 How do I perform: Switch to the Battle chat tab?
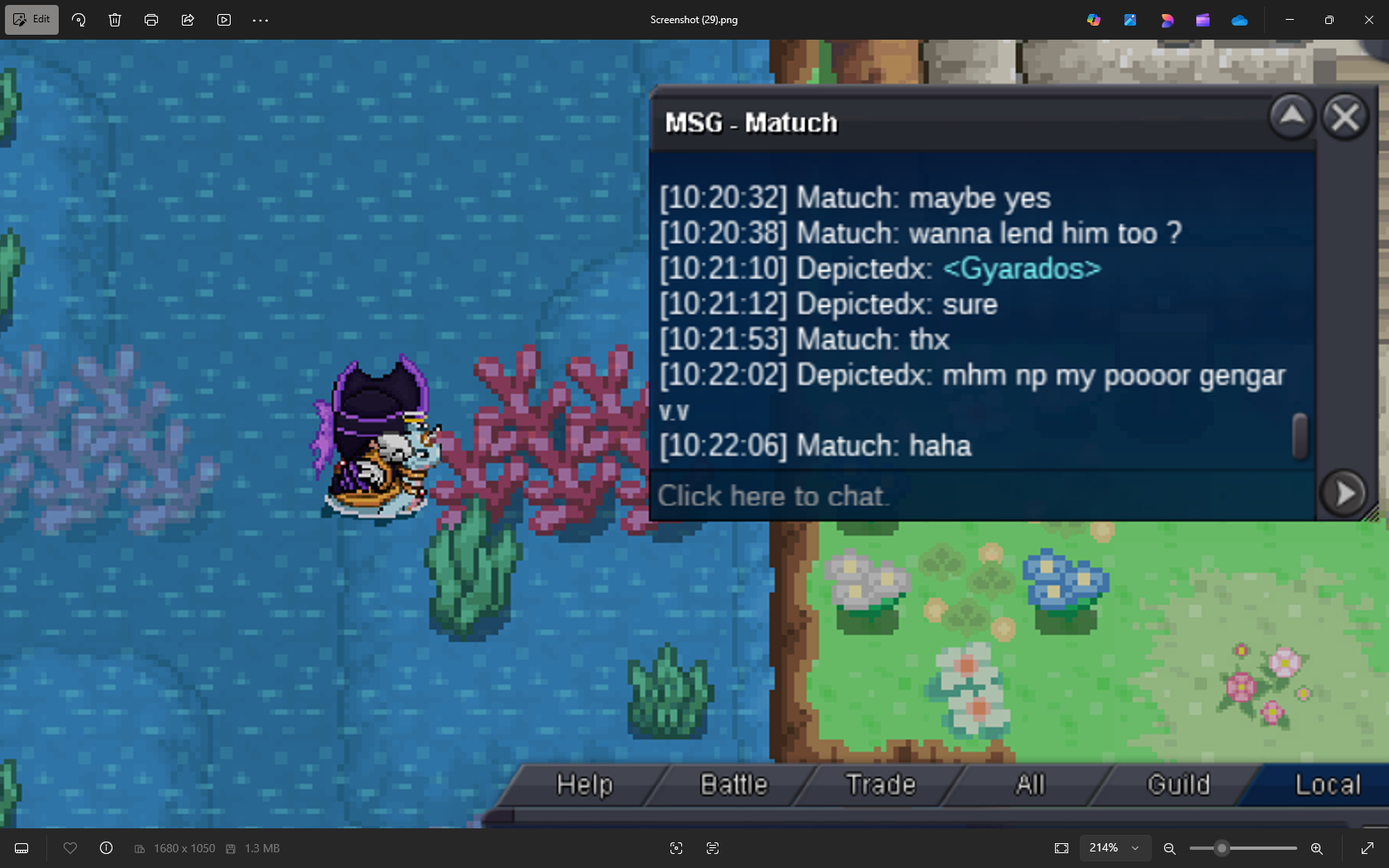pyautogui.click(x=734, y=785)
